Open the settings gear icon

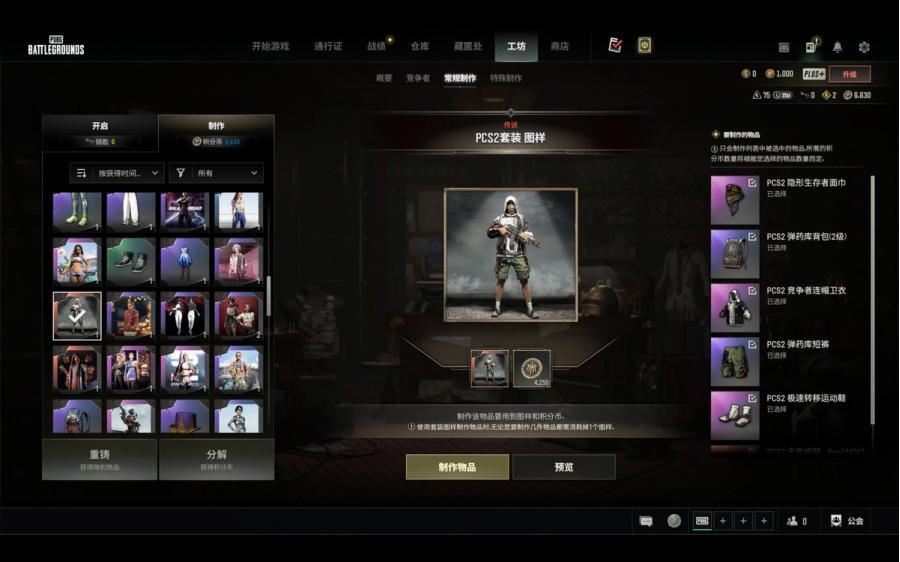[864, 47]
